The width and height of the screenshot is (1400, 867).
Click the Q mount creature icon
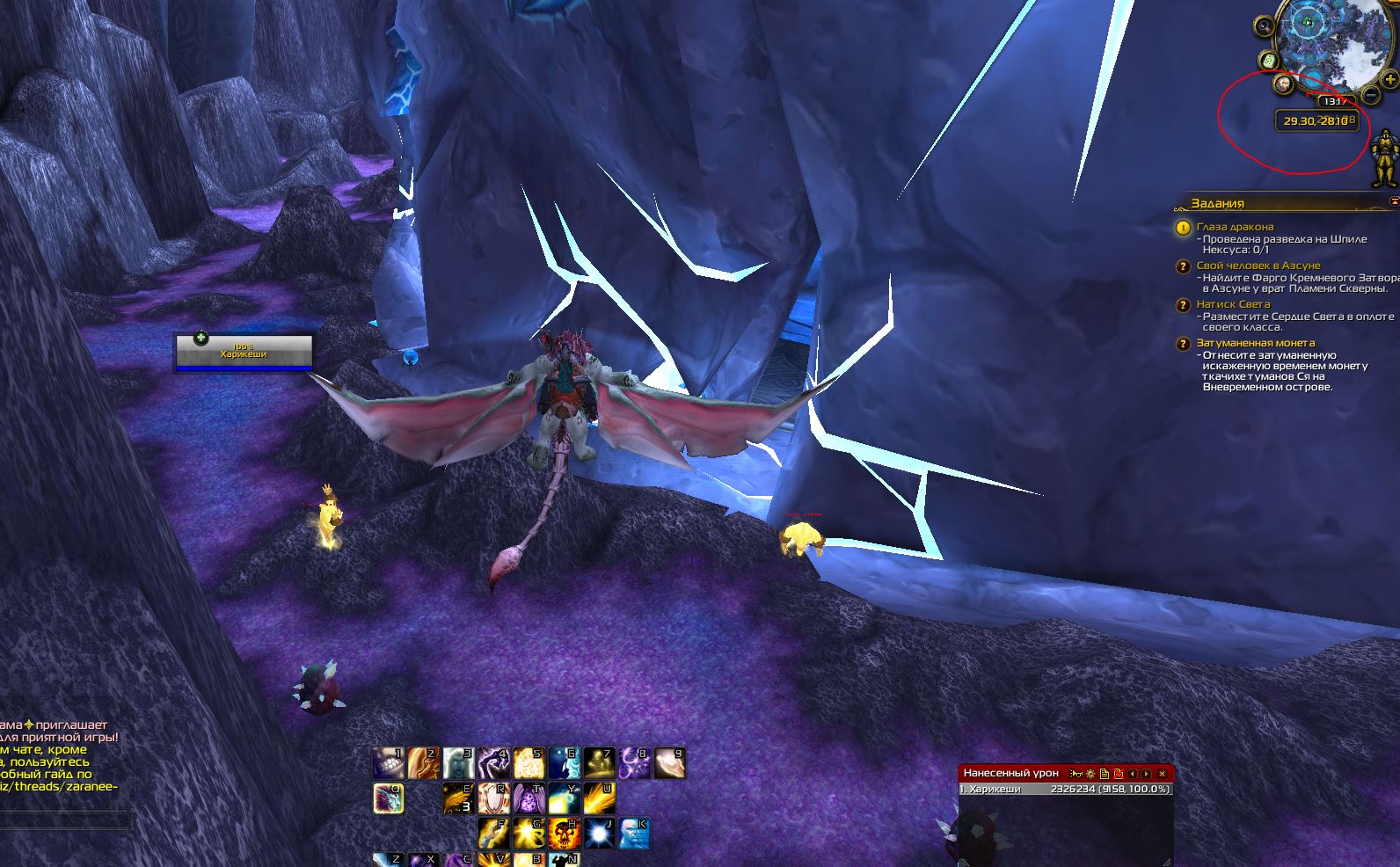coord(388,798)
